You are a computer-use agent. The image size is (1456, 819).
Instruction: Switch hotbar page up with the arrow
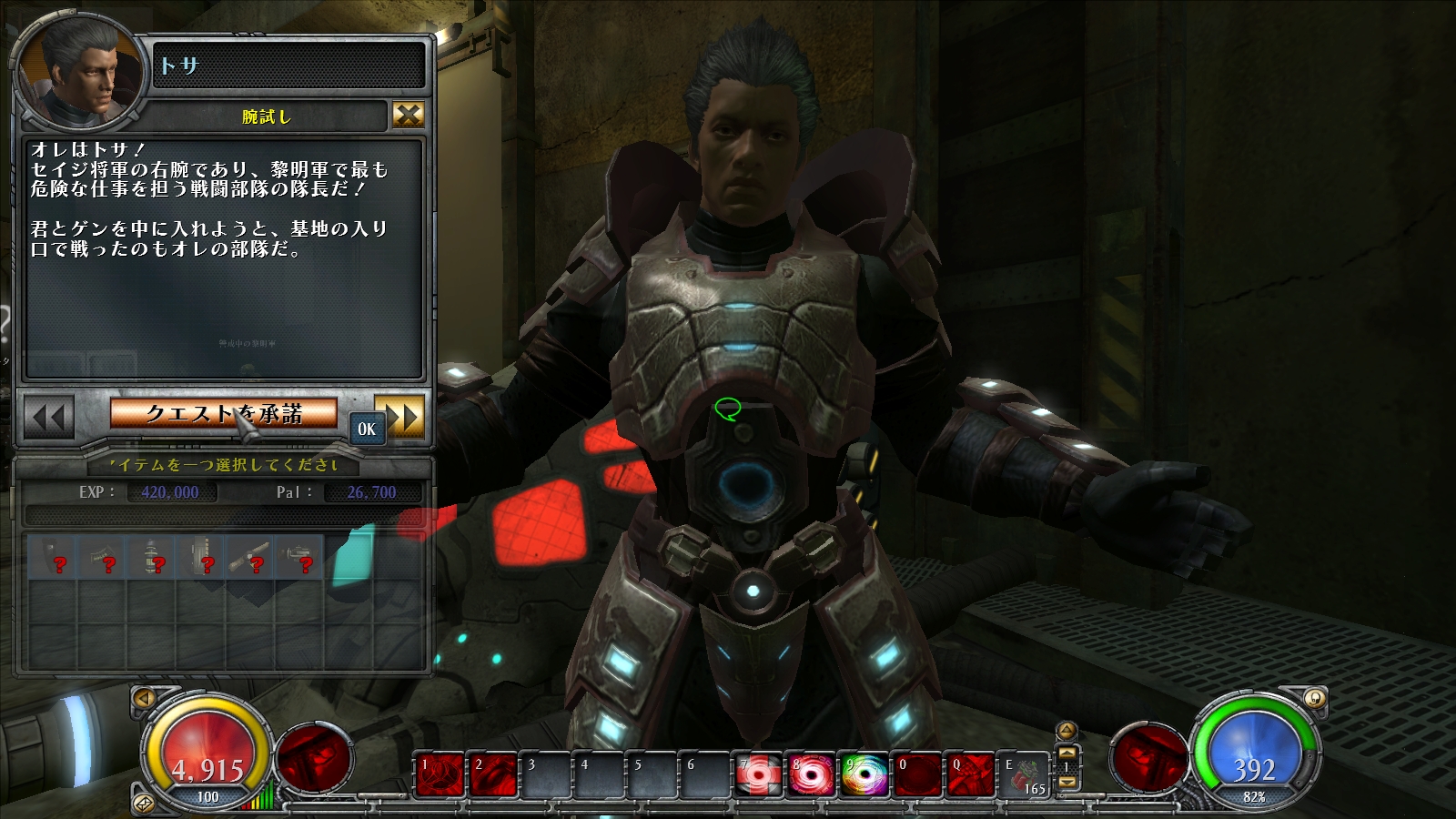point(1067,752)
